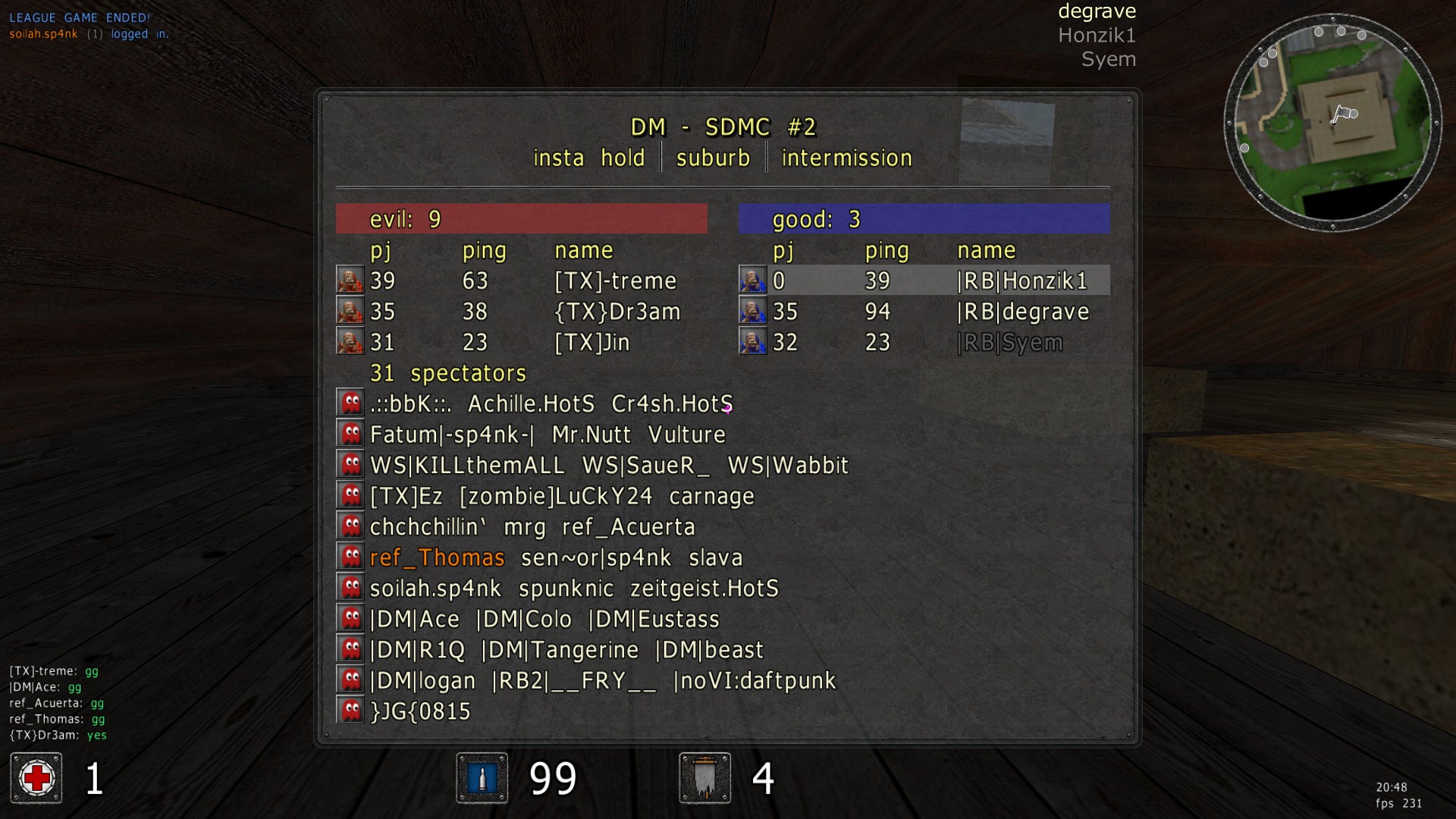Click the suburb map preview thumbnail
The width and height of the screenshot is (1456, 819).
(1006, 140)
